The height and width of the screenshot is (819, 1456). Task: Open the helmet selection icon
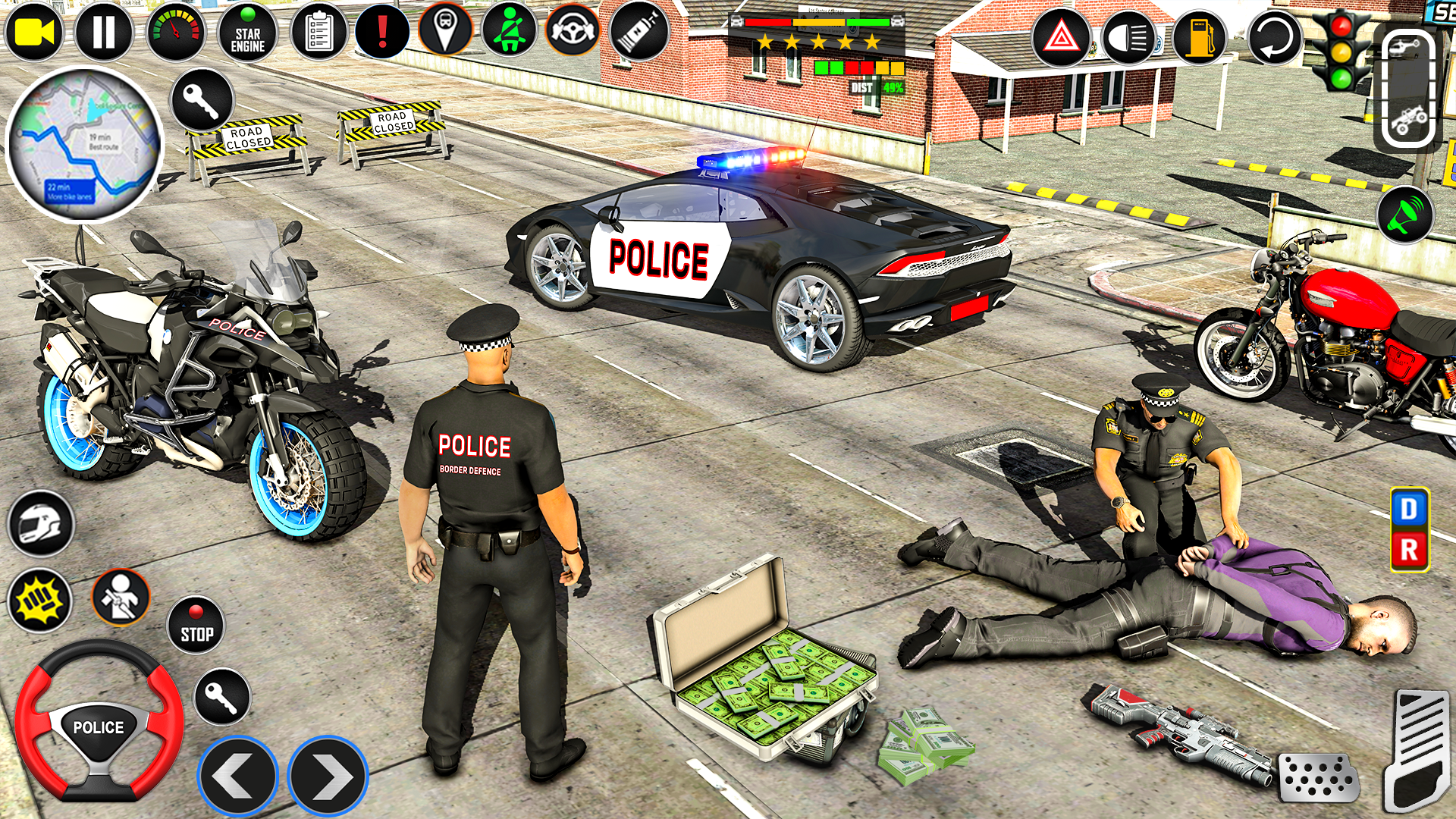click(x=42, y=523)
